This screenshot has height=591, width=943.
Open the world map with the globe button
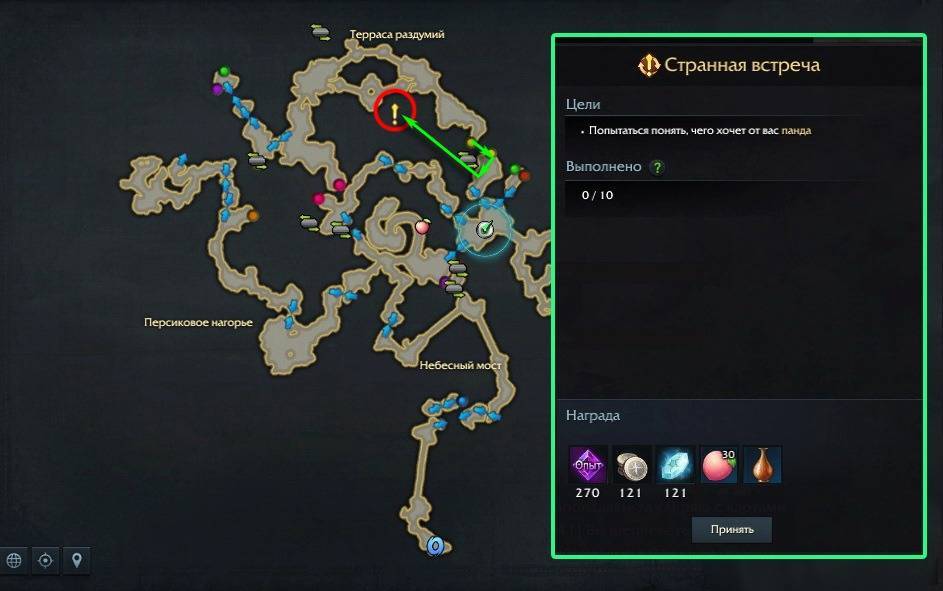[14, 560]
